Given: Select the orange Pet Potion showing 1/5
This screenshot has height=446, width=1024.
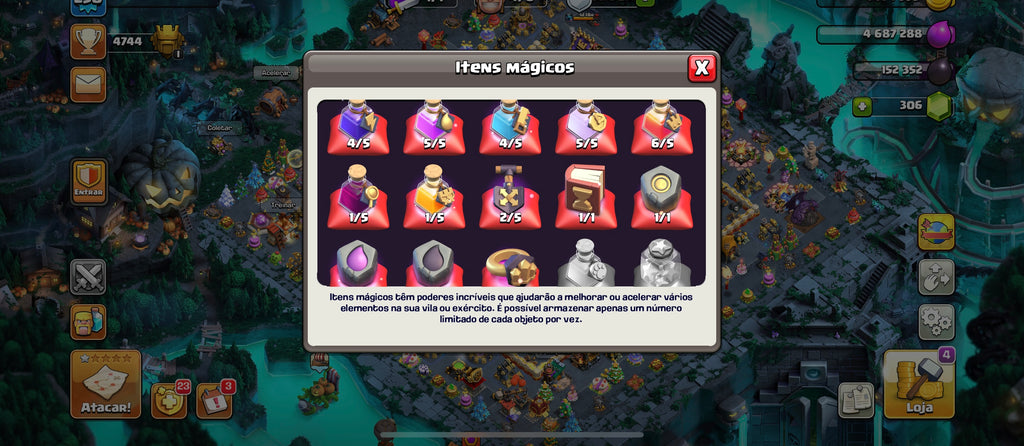Looking at the screenshot, I should (435, 195).
